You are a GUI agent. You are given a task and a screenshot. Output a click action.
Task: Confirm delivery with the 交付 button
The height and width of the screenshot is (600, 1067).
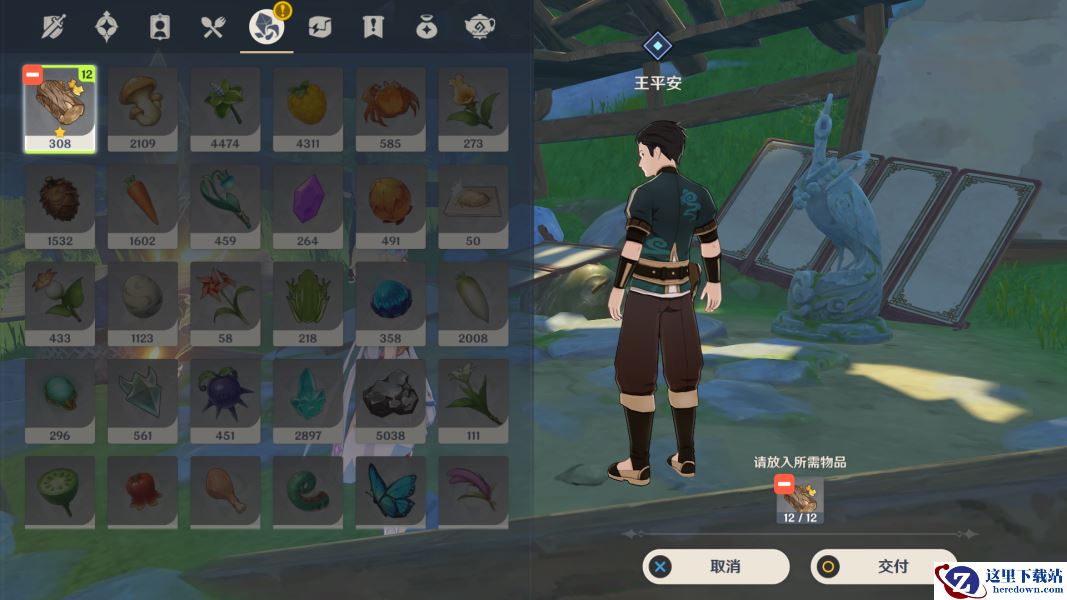(883, 567)
